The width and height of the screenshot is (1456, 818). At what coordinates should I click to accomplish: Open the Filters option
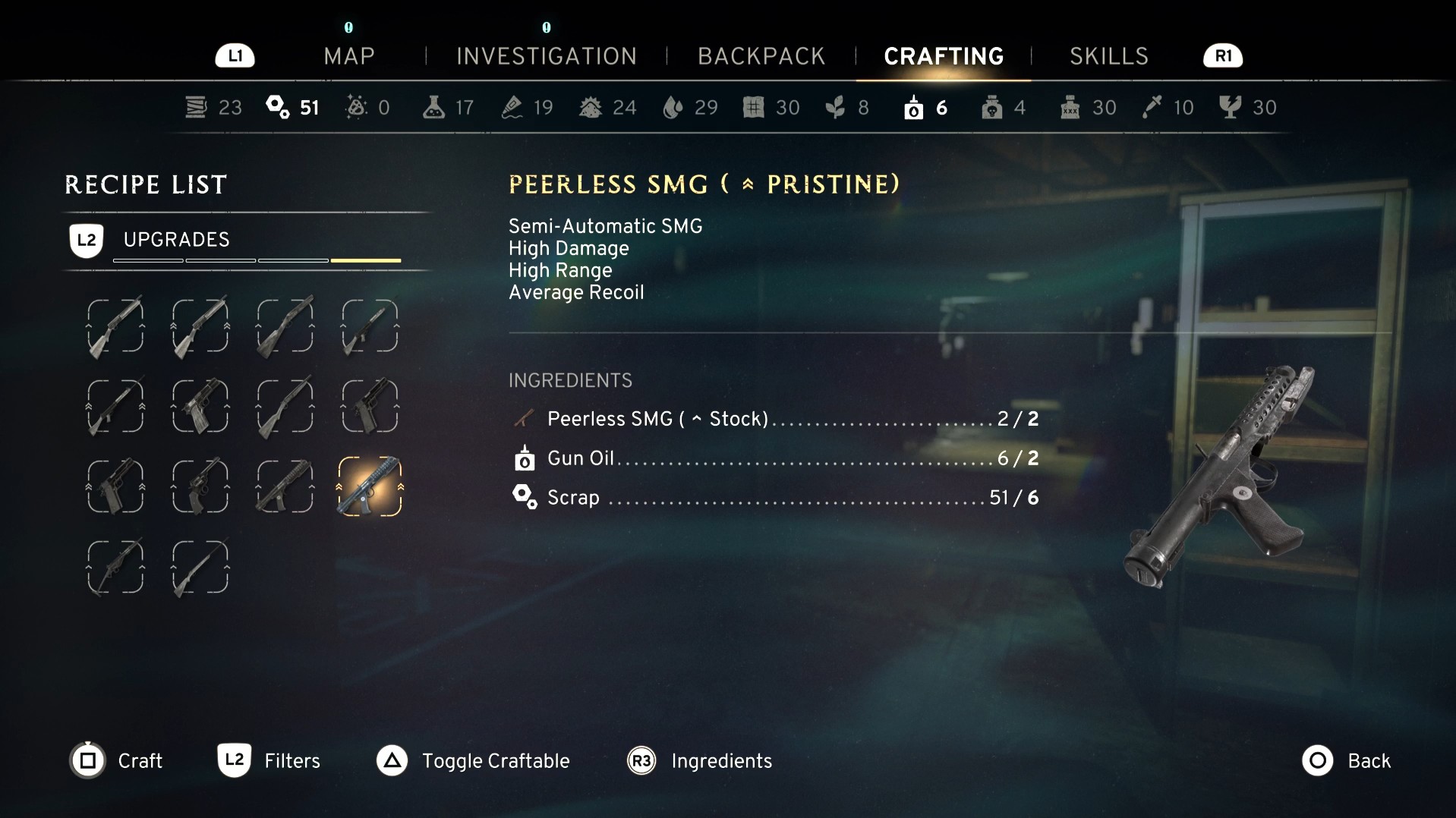click(269, 760)
